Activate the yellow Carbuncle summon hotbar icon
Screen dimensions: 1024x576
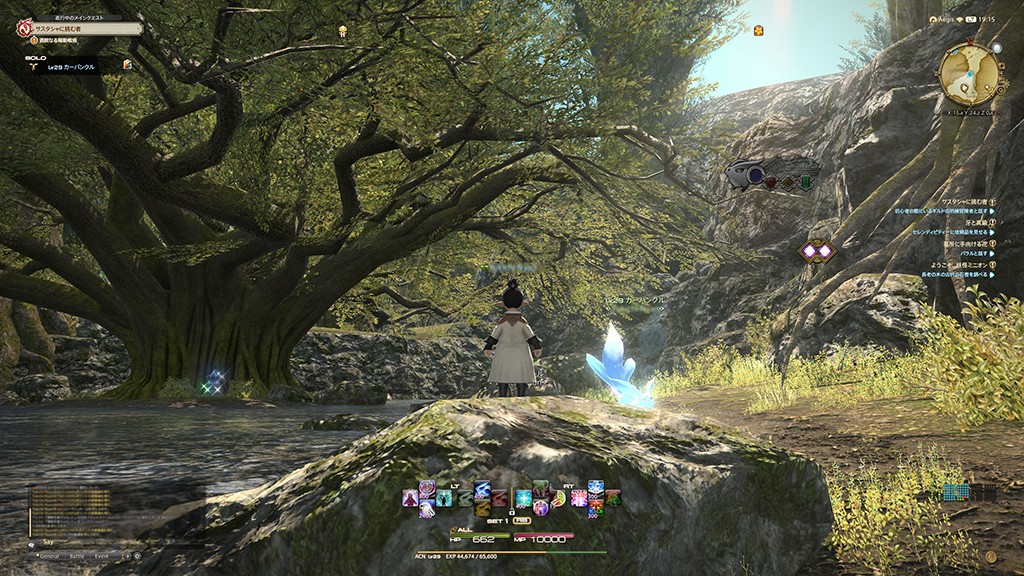(482, 508)
